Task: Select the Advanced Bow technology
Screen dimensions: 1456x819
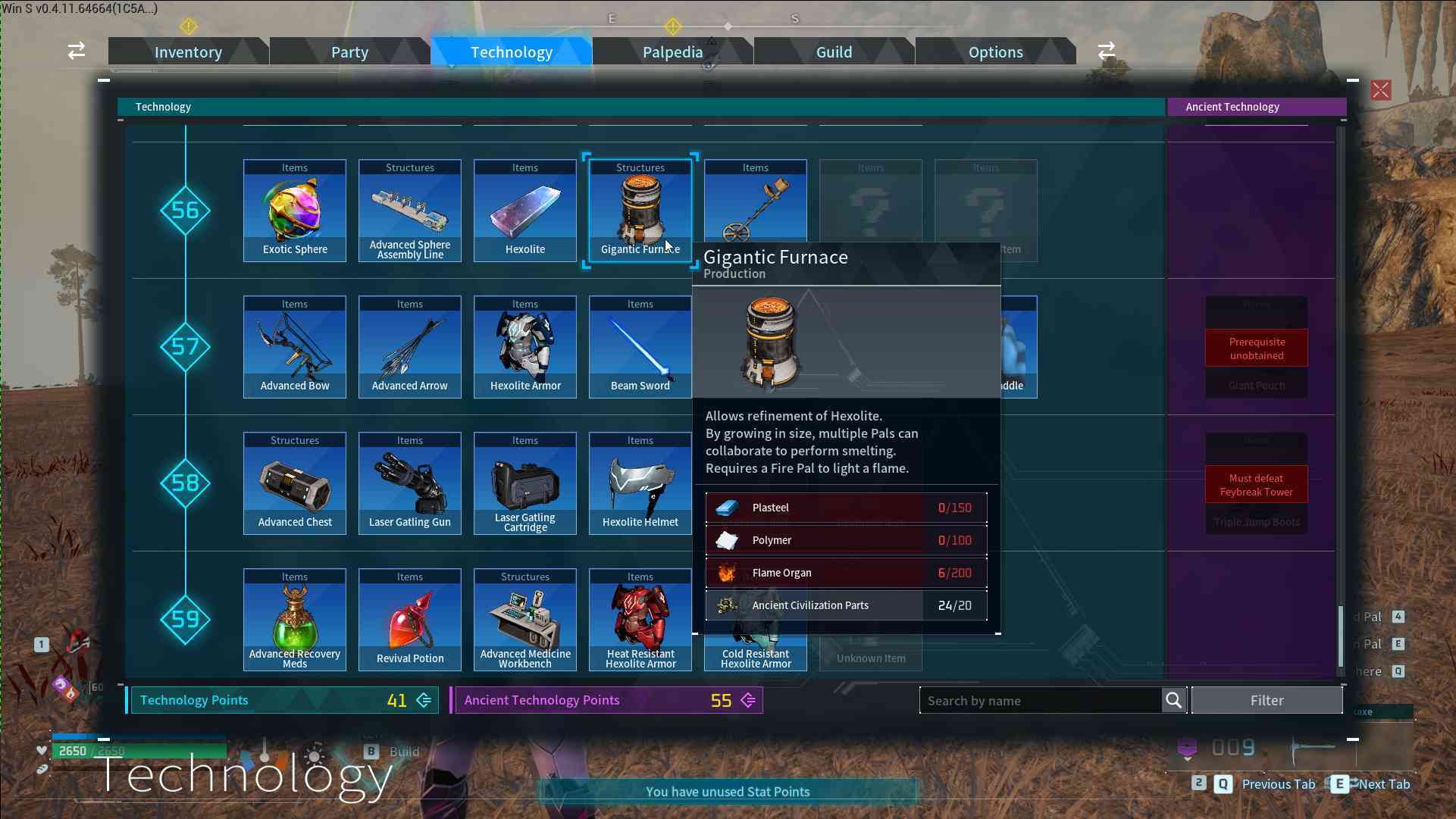Action: [x=295, y=348]
